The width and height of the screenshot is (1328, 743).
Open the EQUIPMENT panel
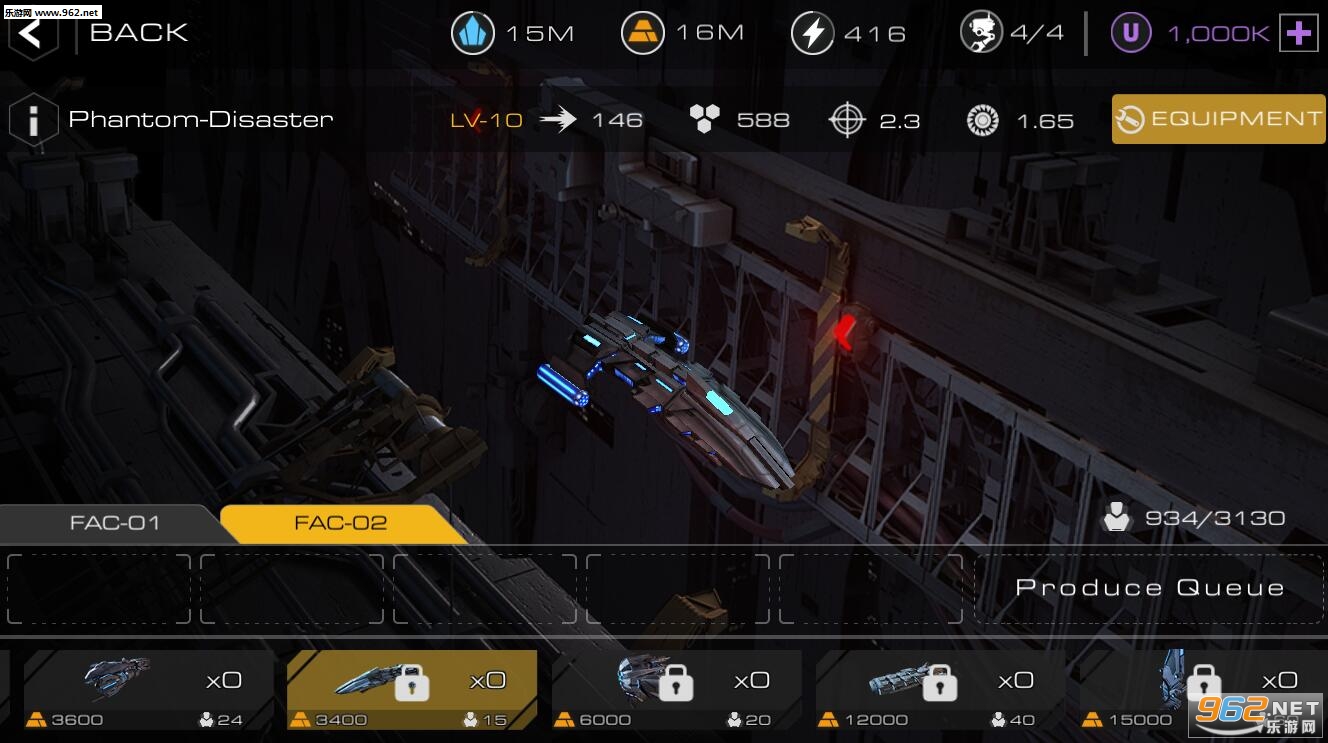1218,119
